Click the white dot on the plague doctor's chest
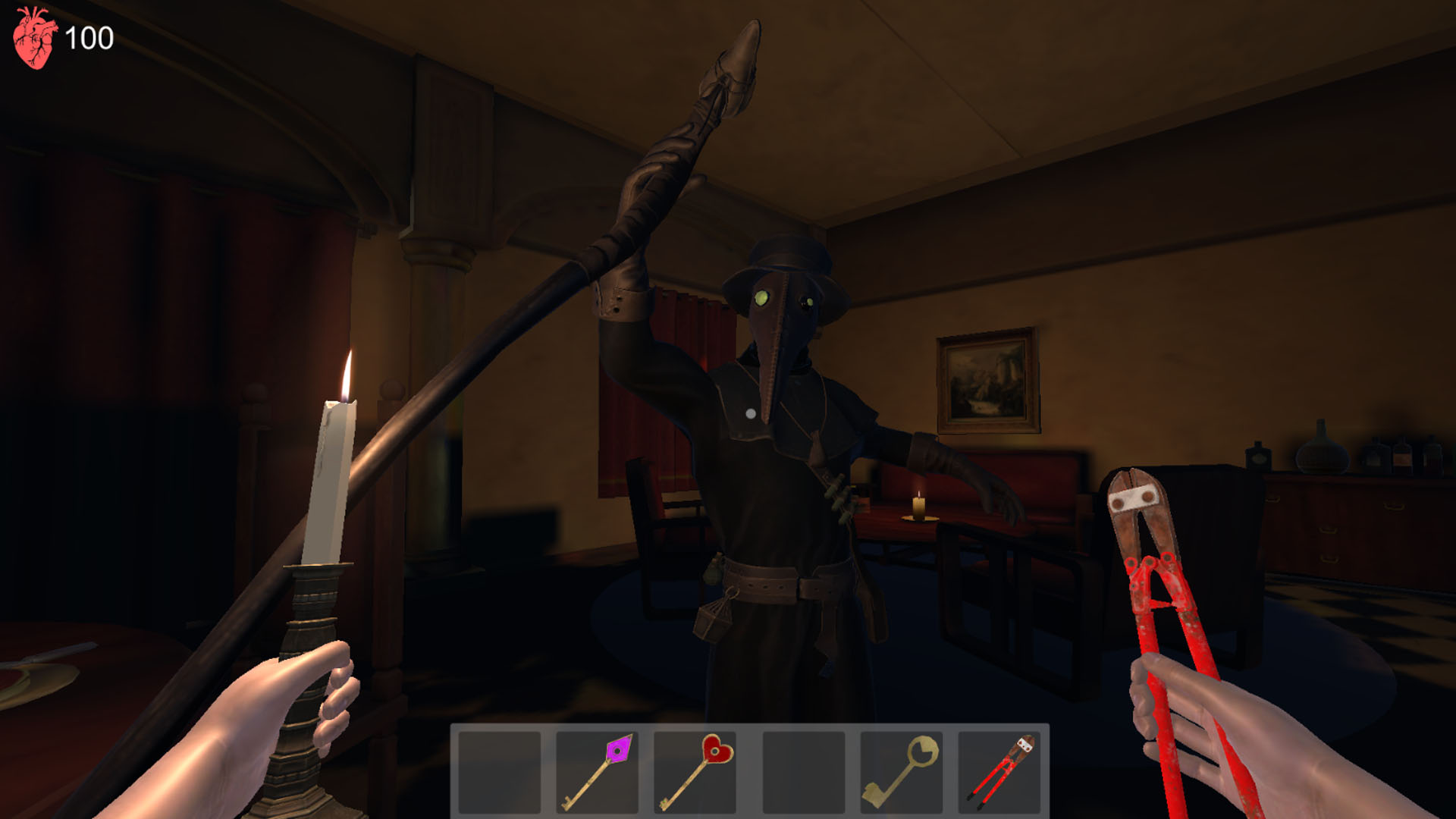1456x819 pixels. (750, 414)
